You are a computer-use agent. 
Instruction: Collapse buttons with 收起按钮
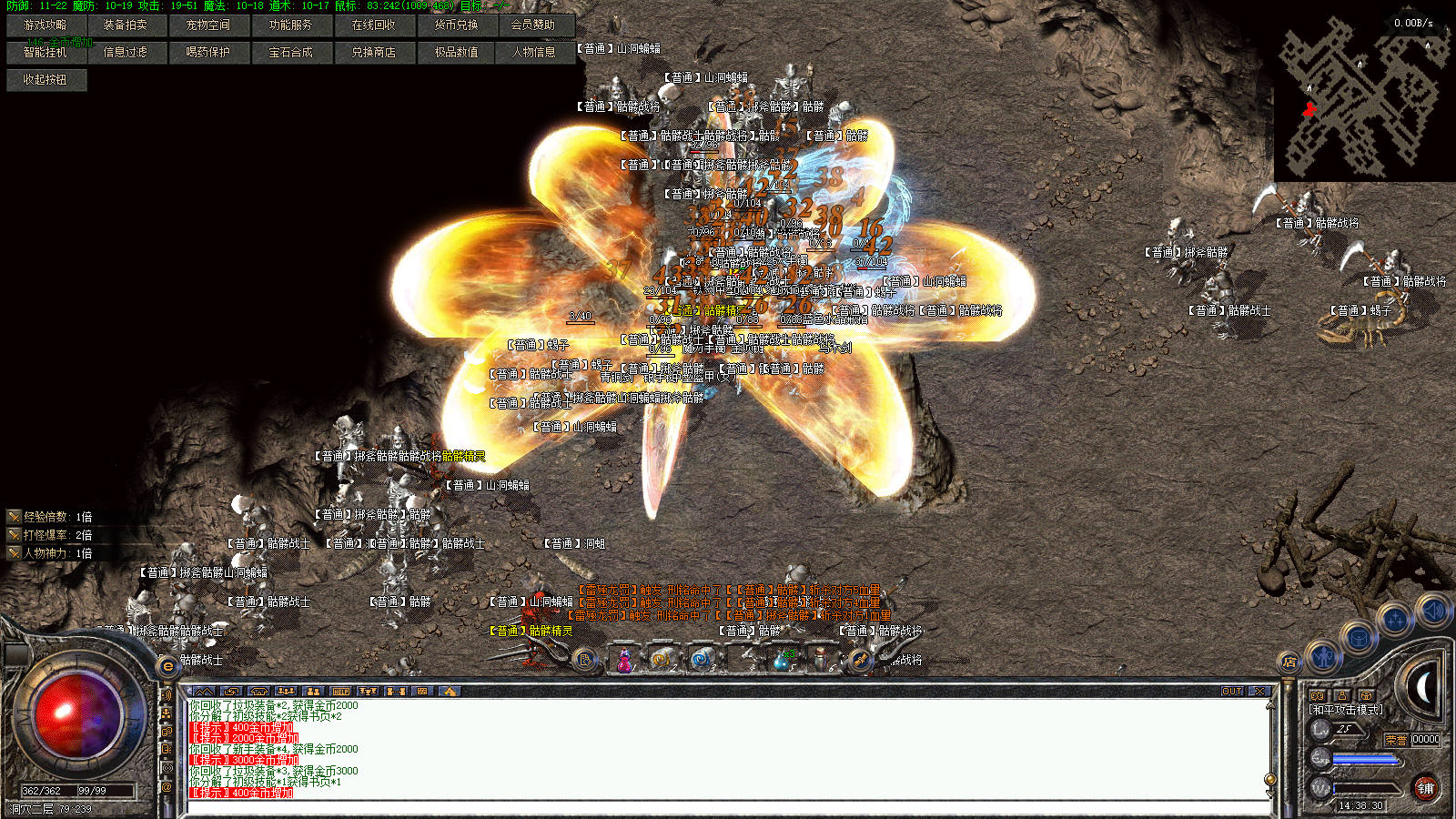tap(45, 80)
